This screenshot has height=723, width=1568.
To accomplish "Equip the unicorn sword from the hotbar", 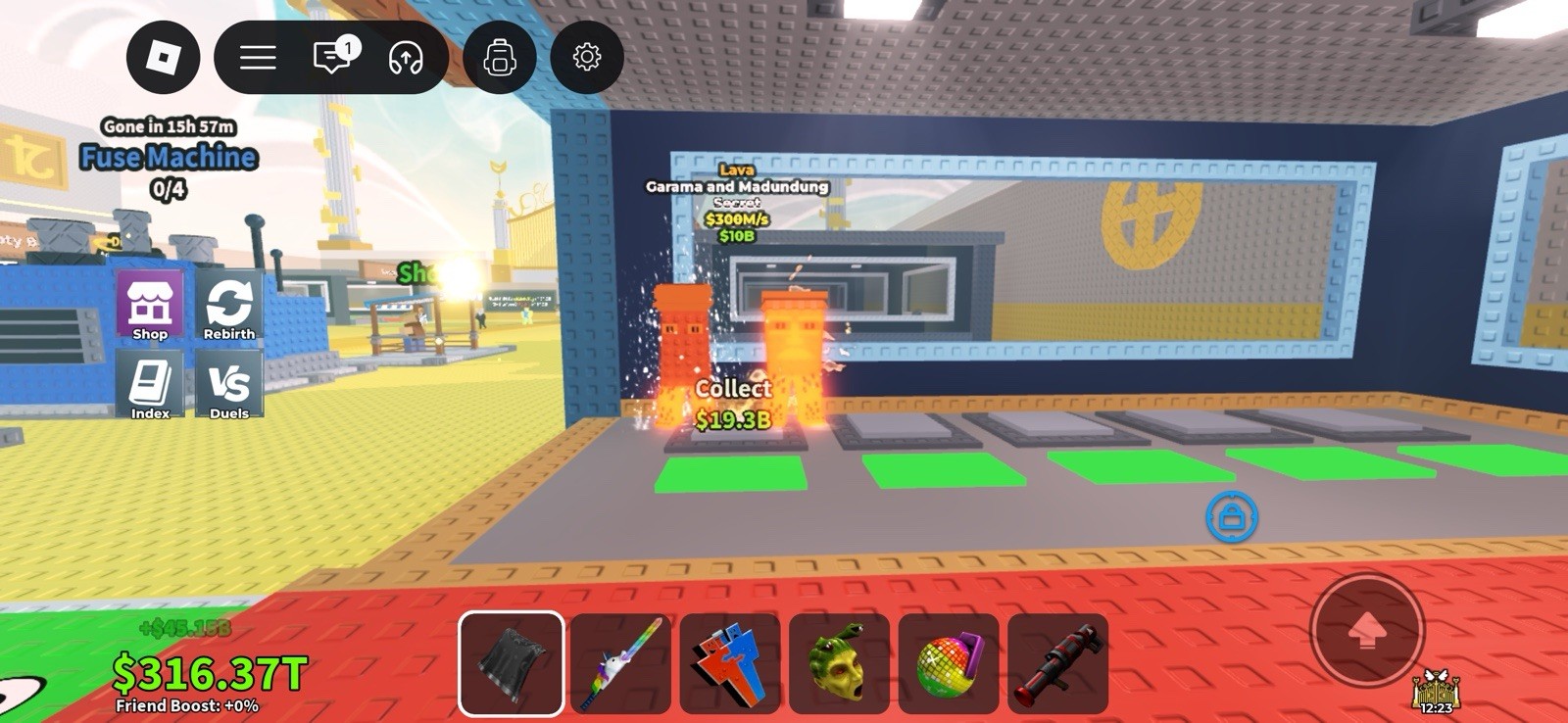I will click(619, 665).
